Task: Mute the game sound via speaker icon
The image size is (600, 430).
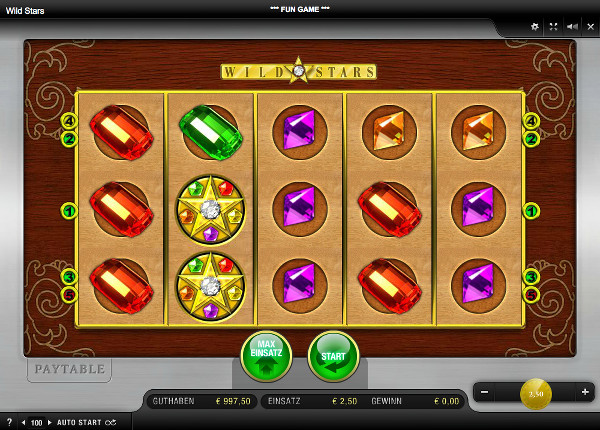Action: (x=571, y=27)
